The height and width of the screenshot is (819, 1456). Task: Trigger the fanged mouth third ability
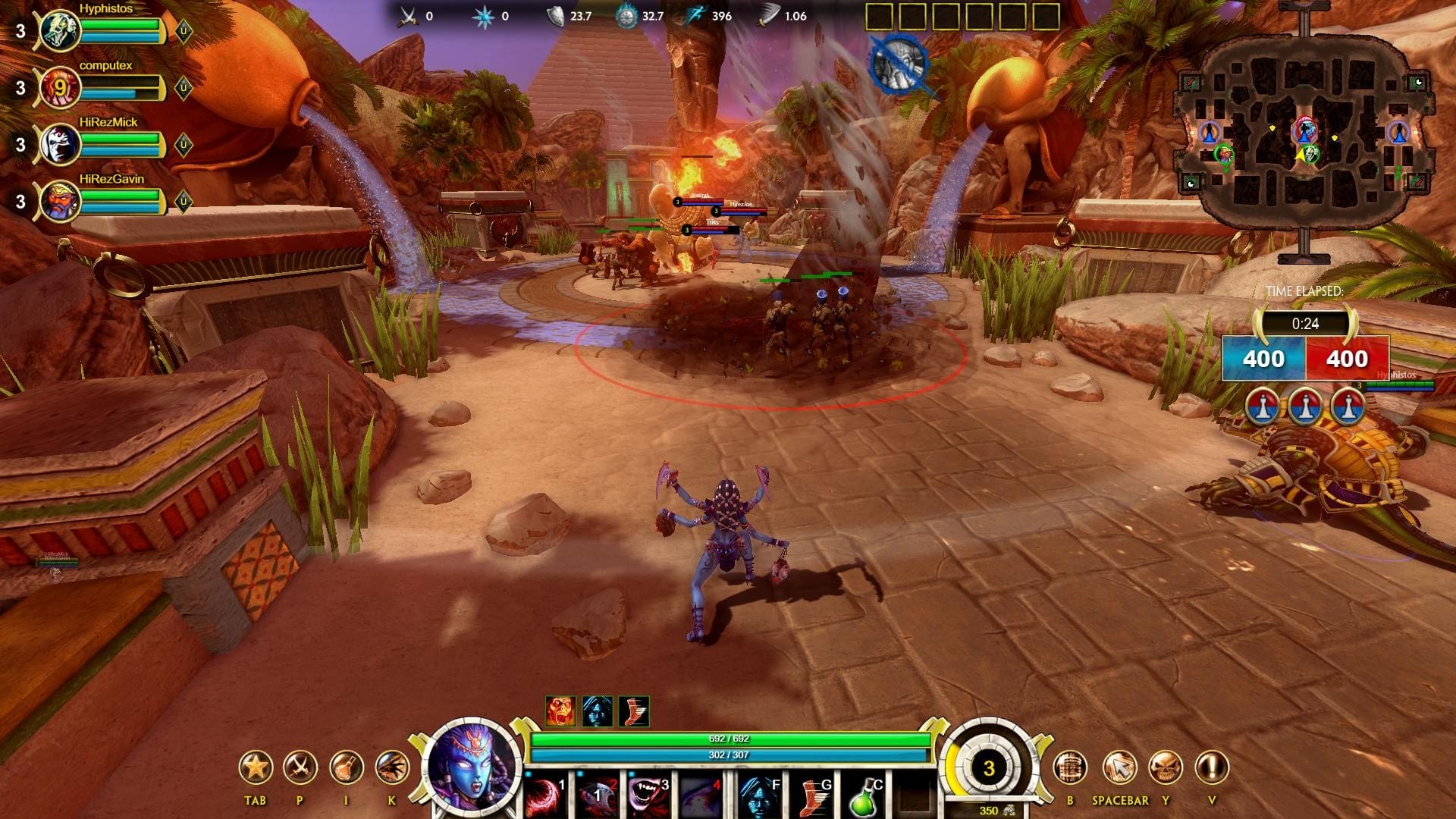[x=649, y=795]
